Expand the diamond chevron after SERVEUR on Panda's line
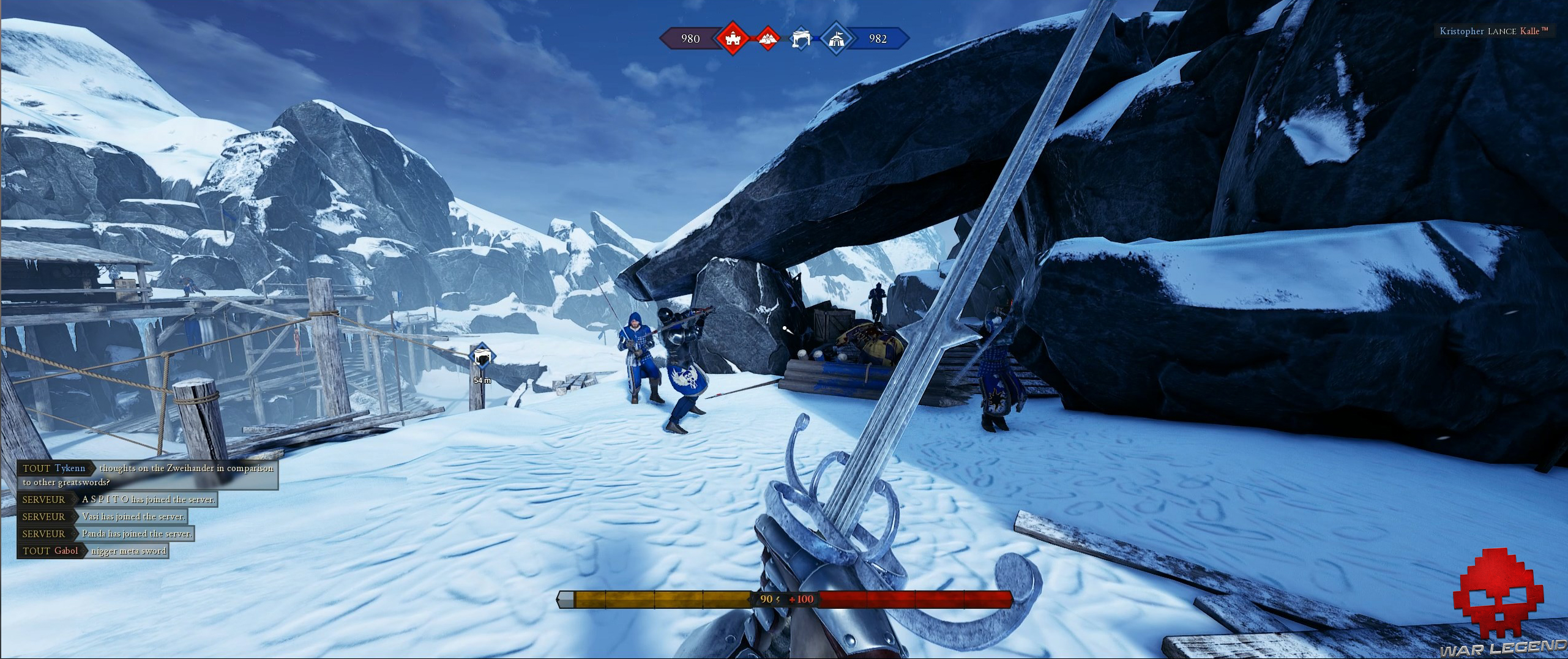The height and width of the screenshot is (659, 1568). point(74,534)
